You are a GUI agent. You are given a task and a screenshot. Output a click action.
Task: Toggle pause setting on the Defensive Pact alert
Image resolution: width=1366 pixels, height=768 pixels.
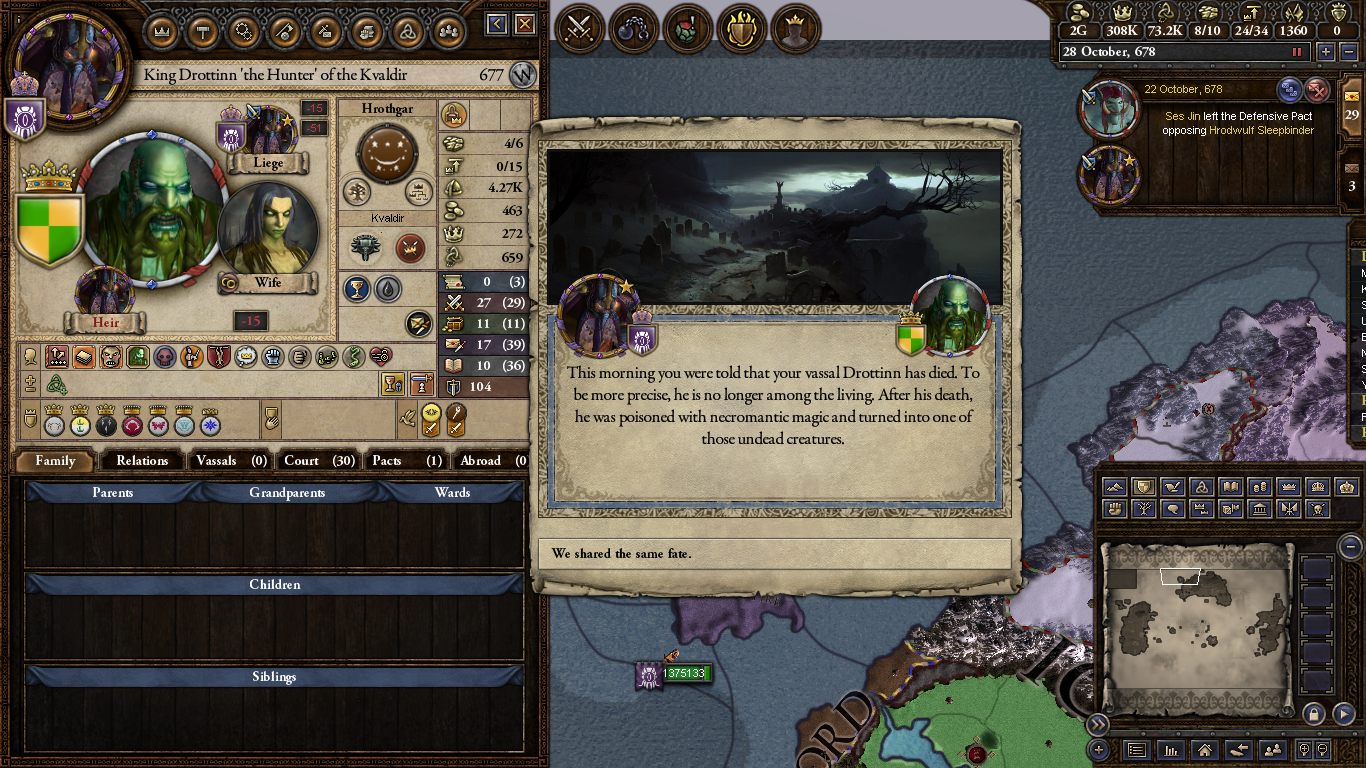1288,90
